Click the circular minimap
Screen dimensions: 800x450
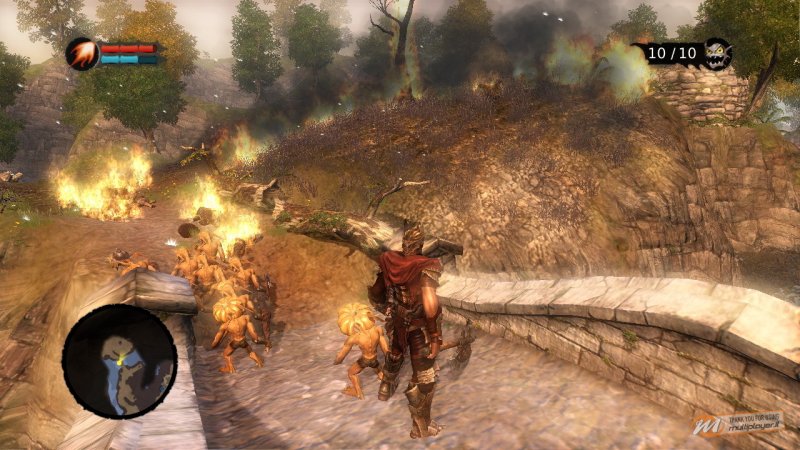119,361
